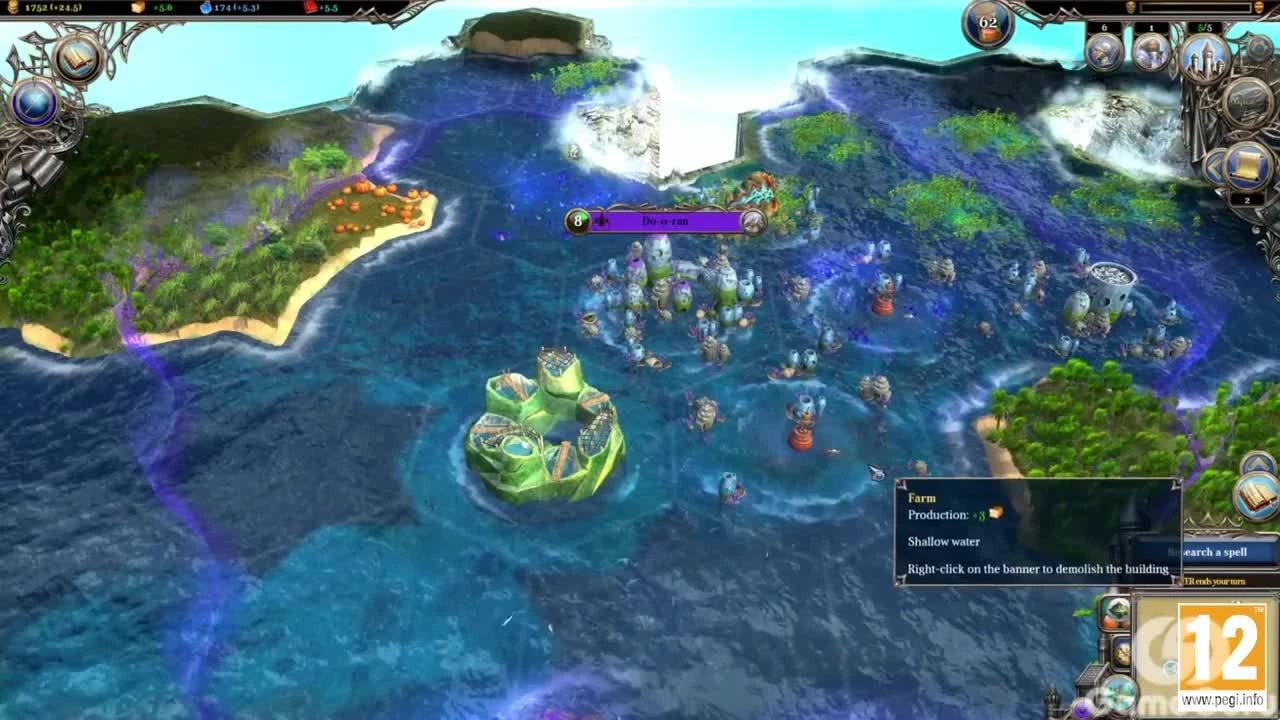Click the research book icon above the spell button

pos(1256,497)
